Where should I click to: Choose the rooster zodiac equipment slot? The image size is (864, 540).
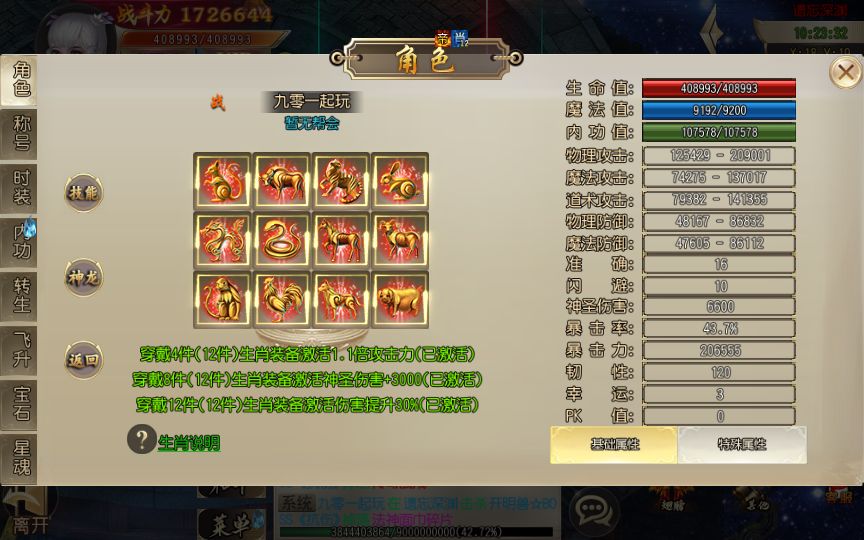tap(281, 299)
